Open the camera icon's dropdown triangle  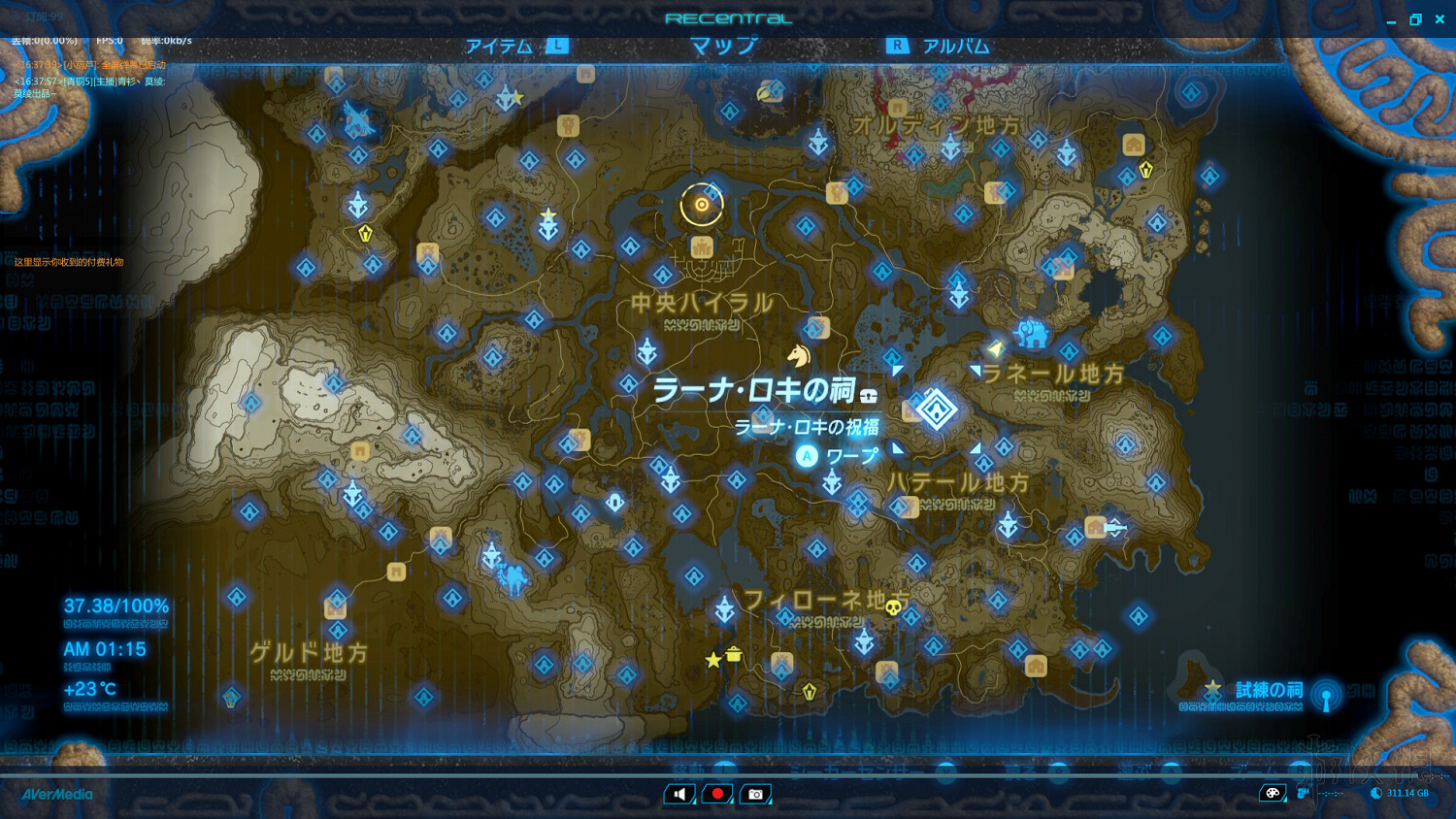point(770,802)
